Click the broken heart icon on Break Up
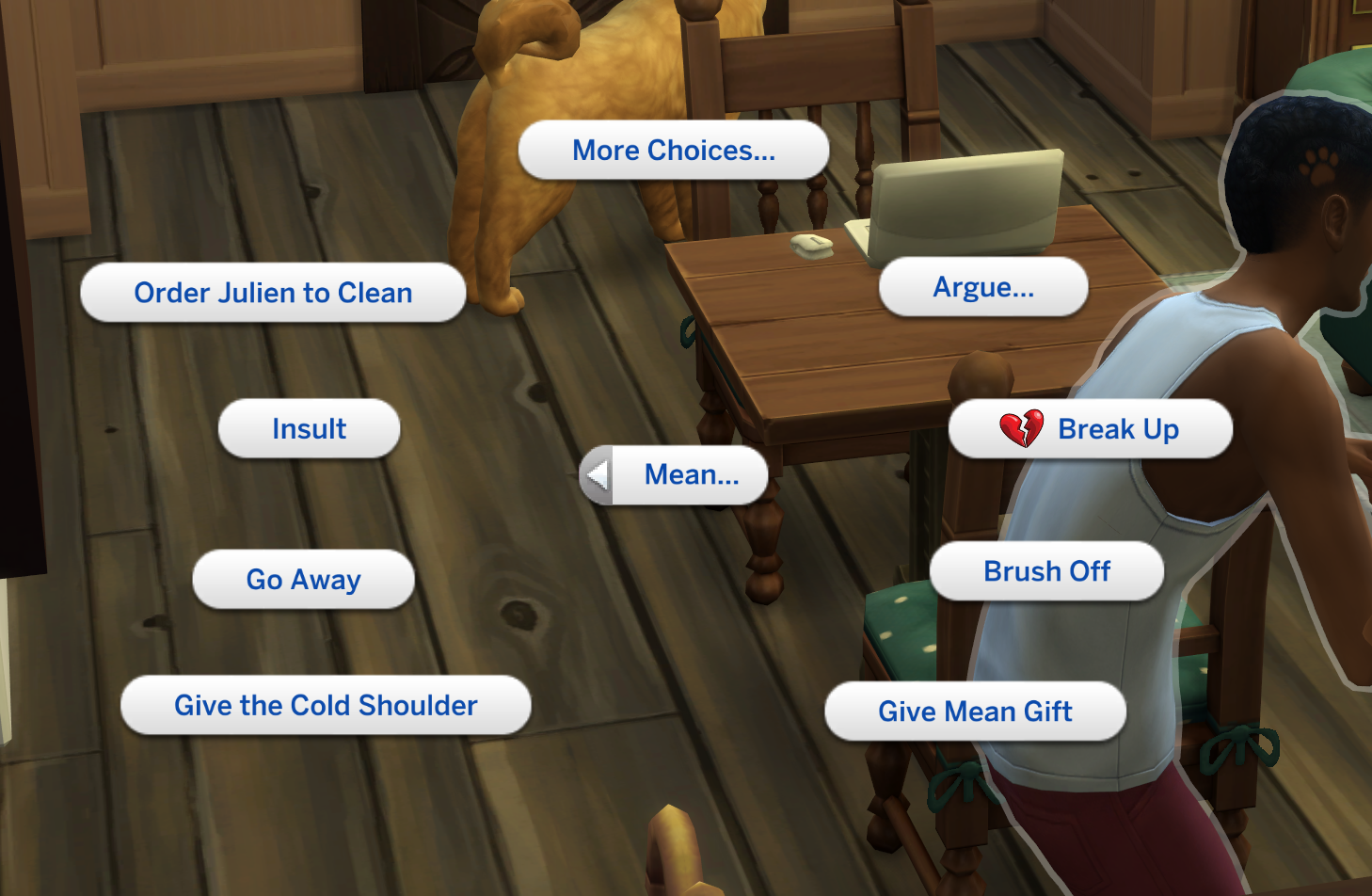Viewport: 1372px width, 896px height. (1020, 429)
